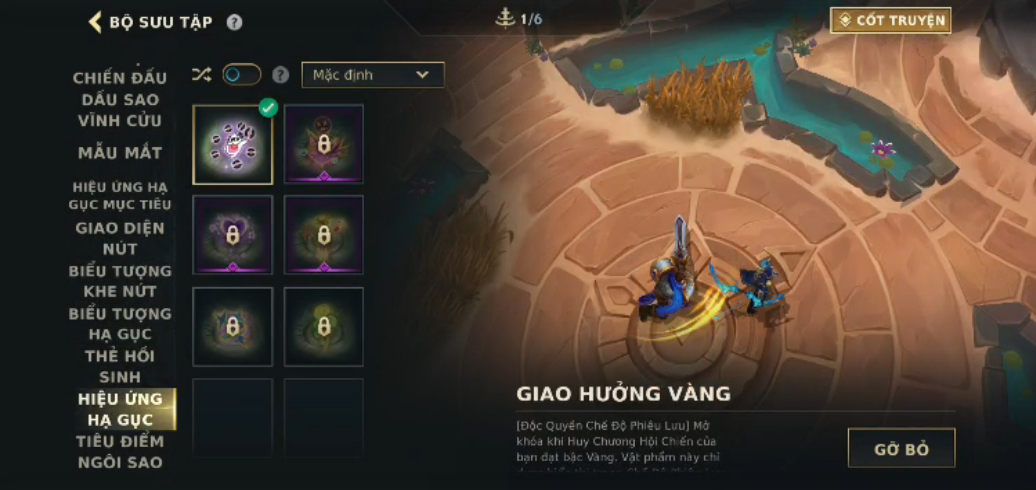The image size is (1036, 490).
Task: Select Biểu Tượng Khe Nút category
Action: pos(120,280)
